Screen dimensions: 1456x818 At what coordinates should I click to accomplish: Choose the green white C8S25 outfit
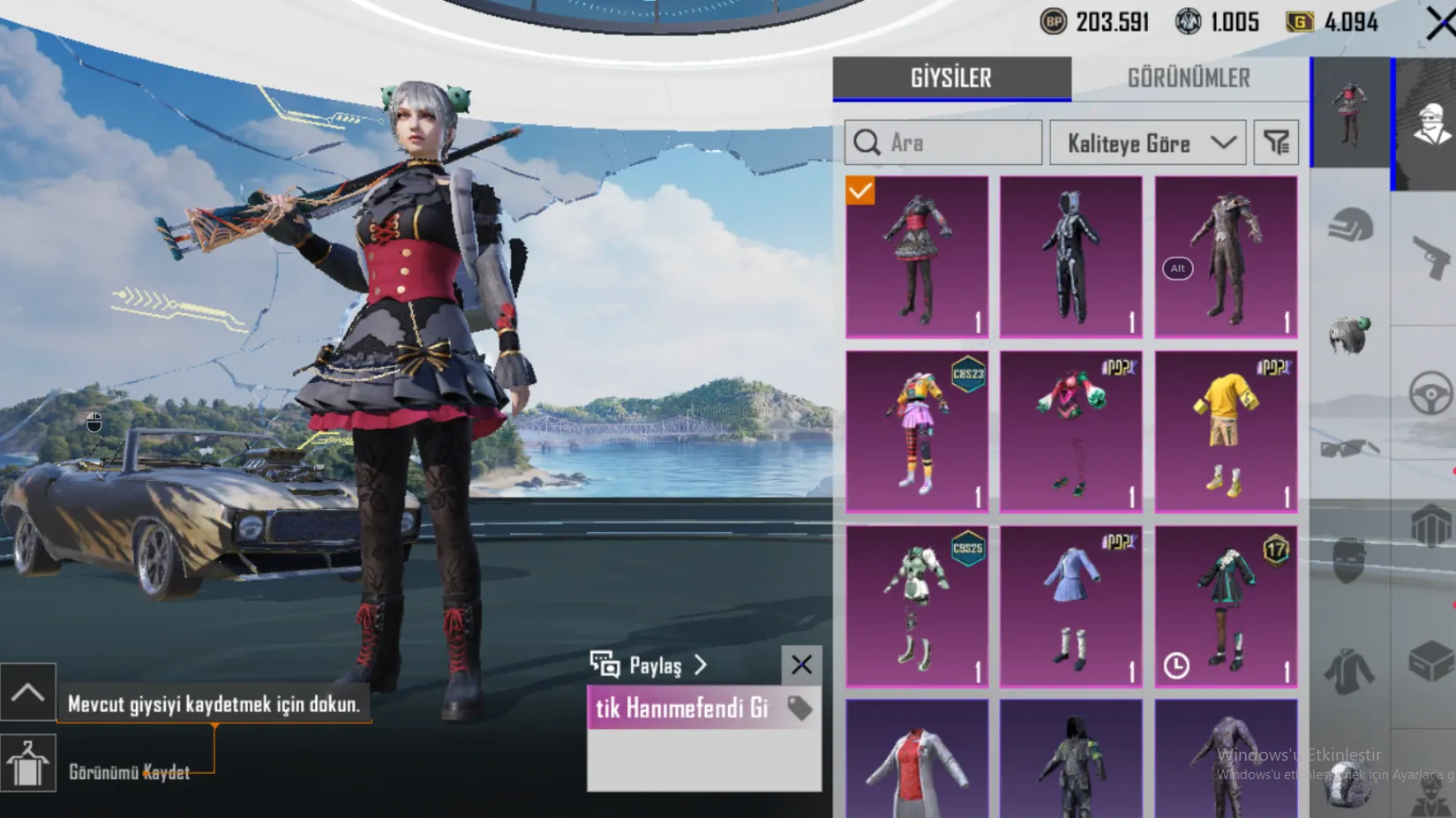point(917,606)
